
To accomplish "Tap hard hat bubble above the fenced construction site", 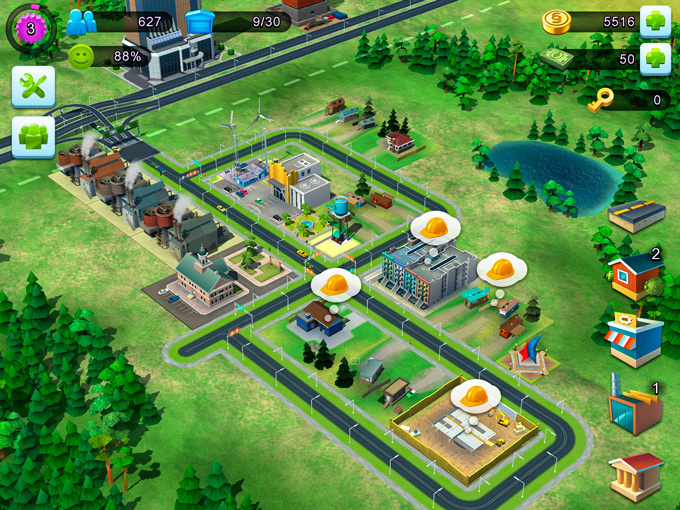I will (x=475, y=396).
